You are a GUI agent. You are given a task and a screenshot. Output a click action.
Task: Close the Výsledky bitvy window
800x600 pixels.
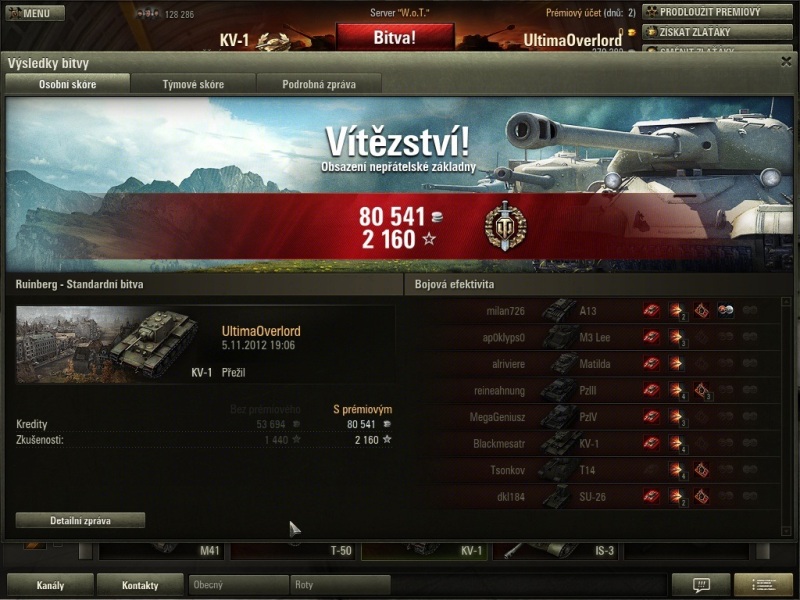[786, 62]
